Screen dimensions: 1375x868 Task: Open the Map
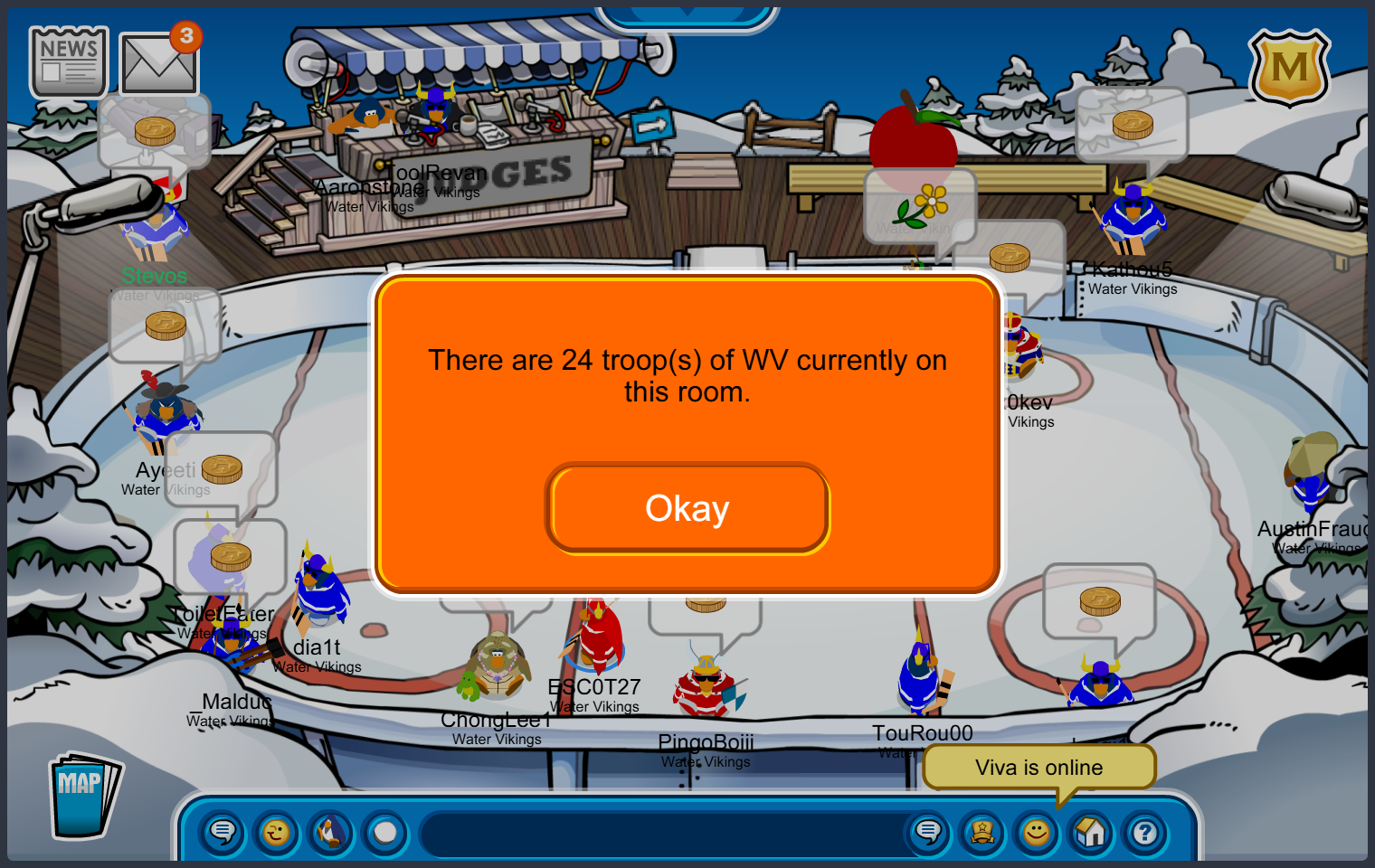[x=83, y=796]
